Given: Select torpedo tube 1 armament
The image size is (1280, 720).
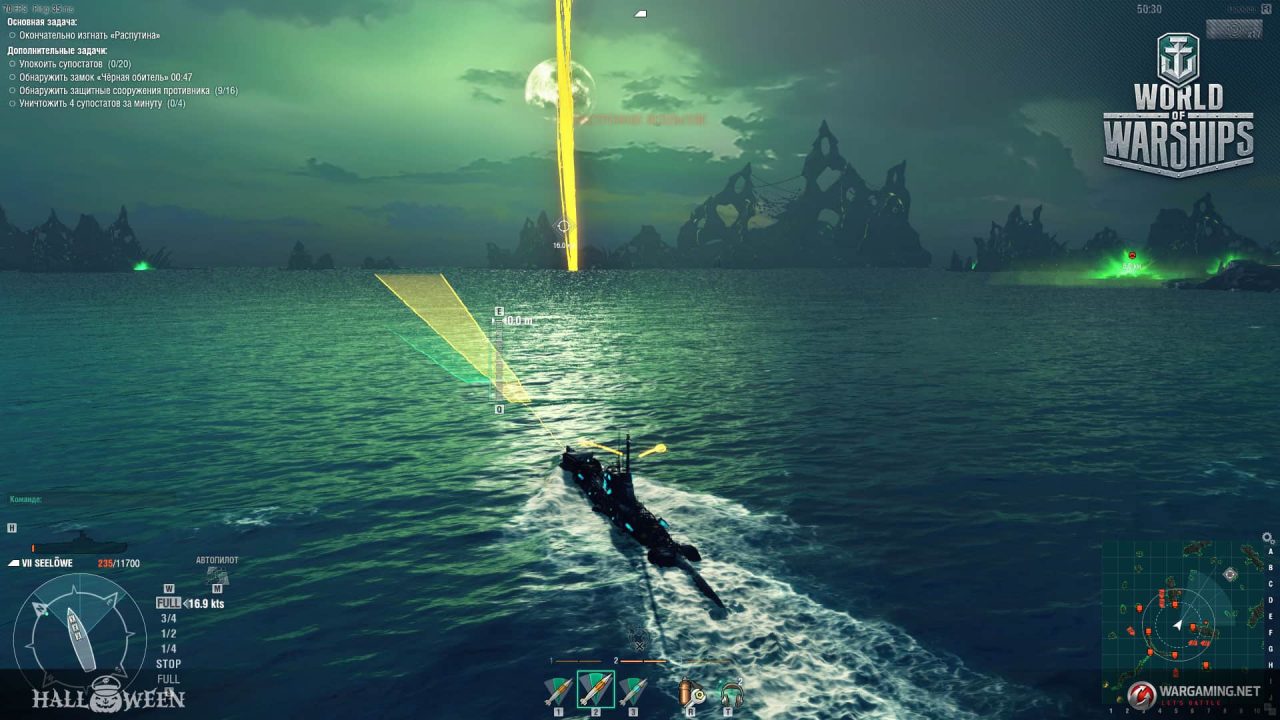Looking at the screenshot, I should [x=559, y=690].
